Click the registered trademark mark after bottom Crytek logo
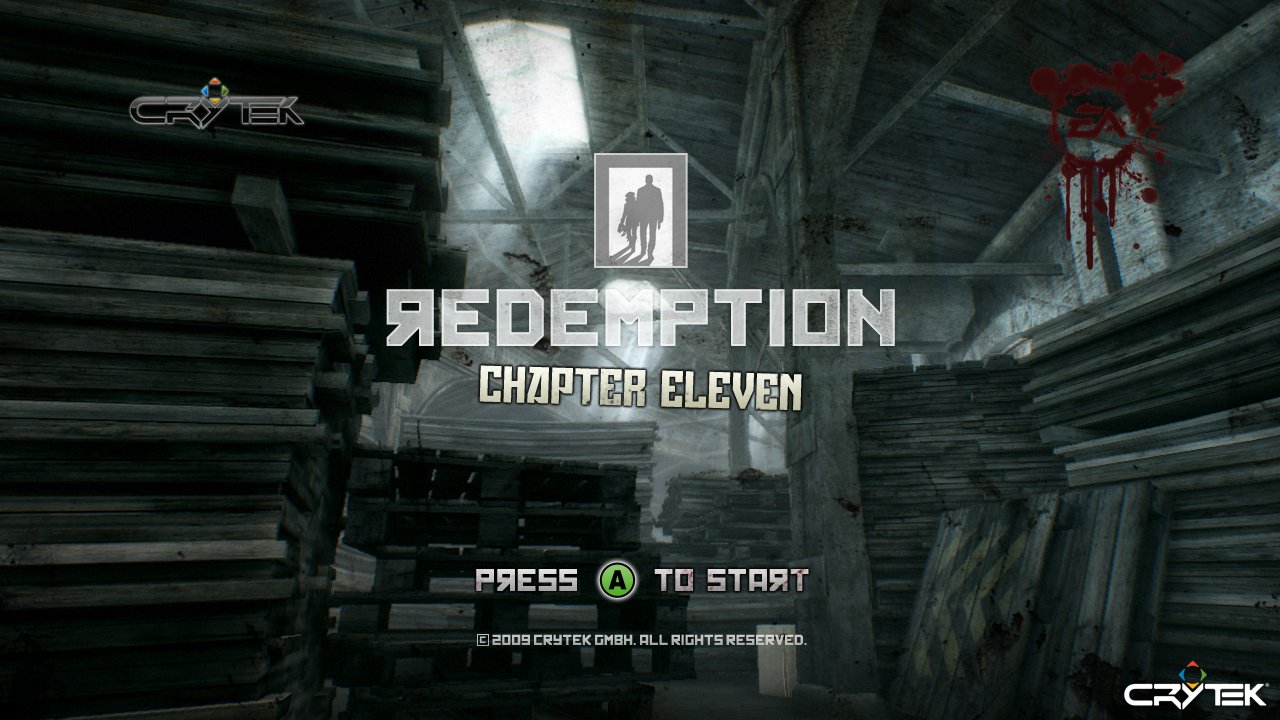 1268,684
